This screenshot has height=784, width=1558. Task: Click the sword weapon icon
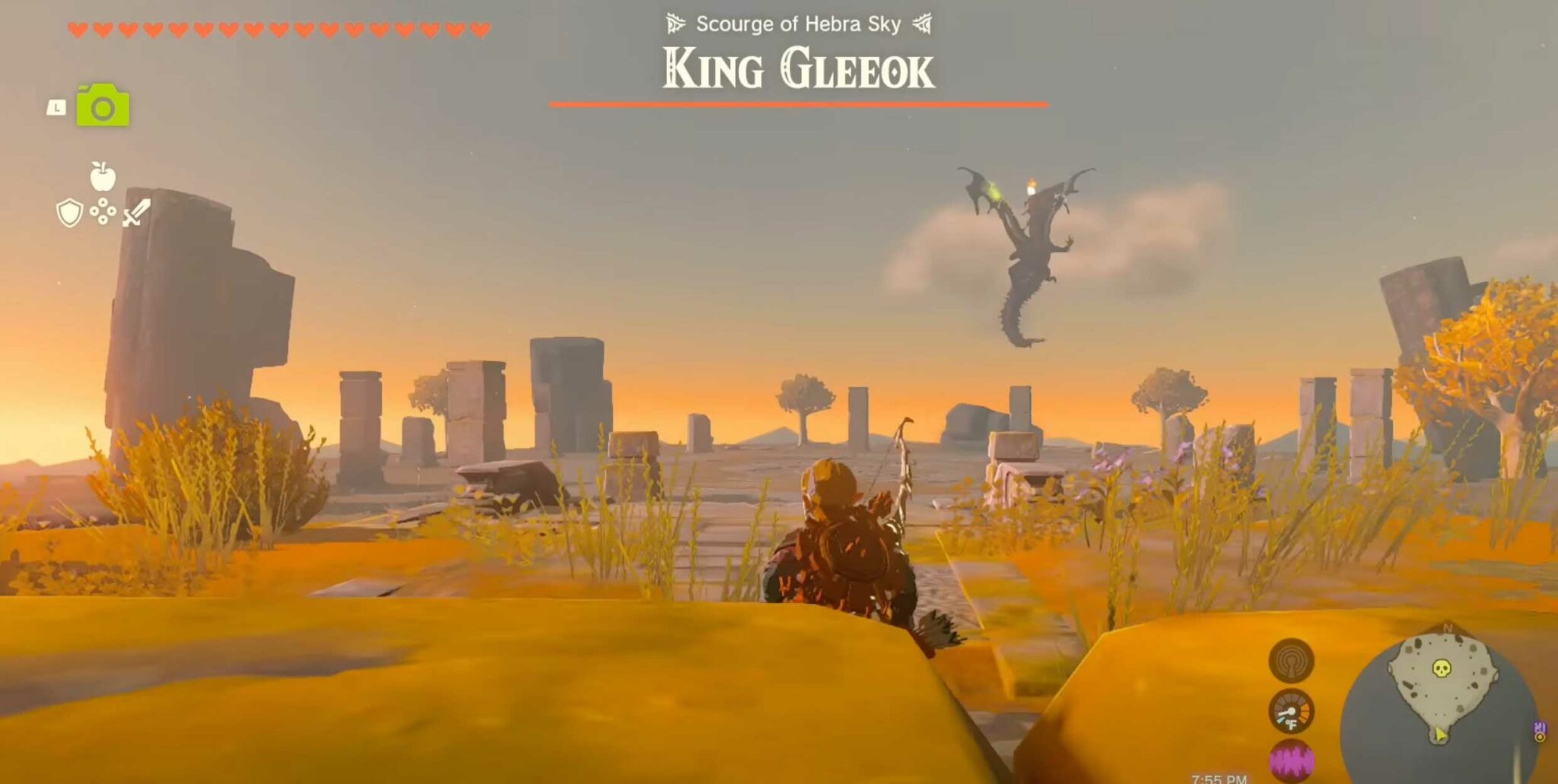(137, 212)
